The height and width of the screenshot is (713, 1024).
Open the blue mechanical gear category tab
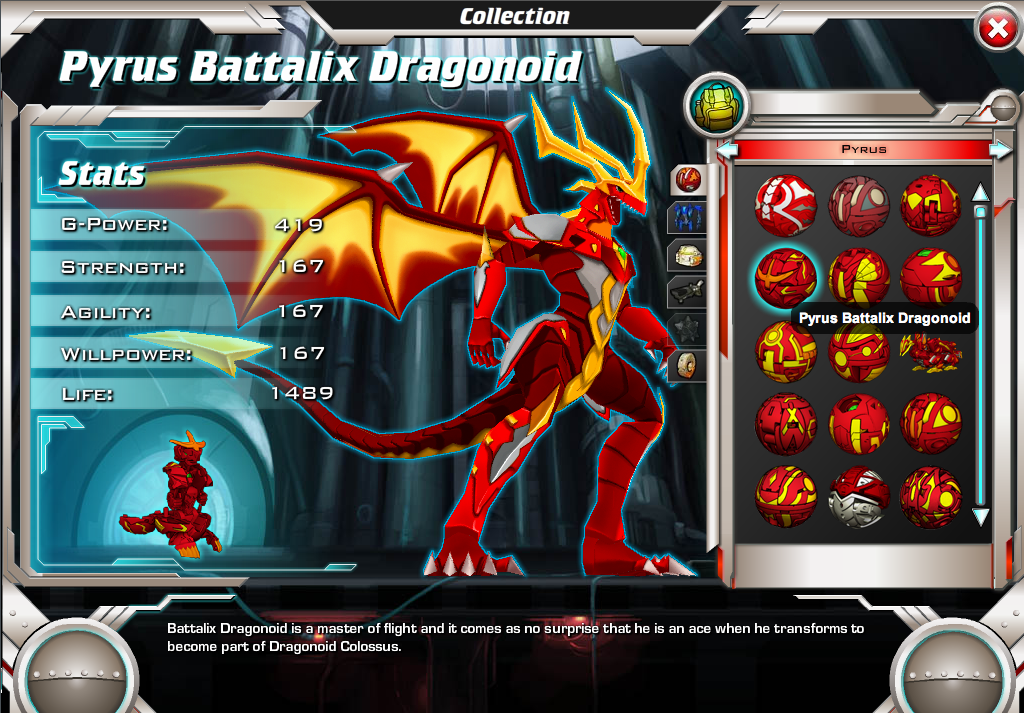point(688,216)
